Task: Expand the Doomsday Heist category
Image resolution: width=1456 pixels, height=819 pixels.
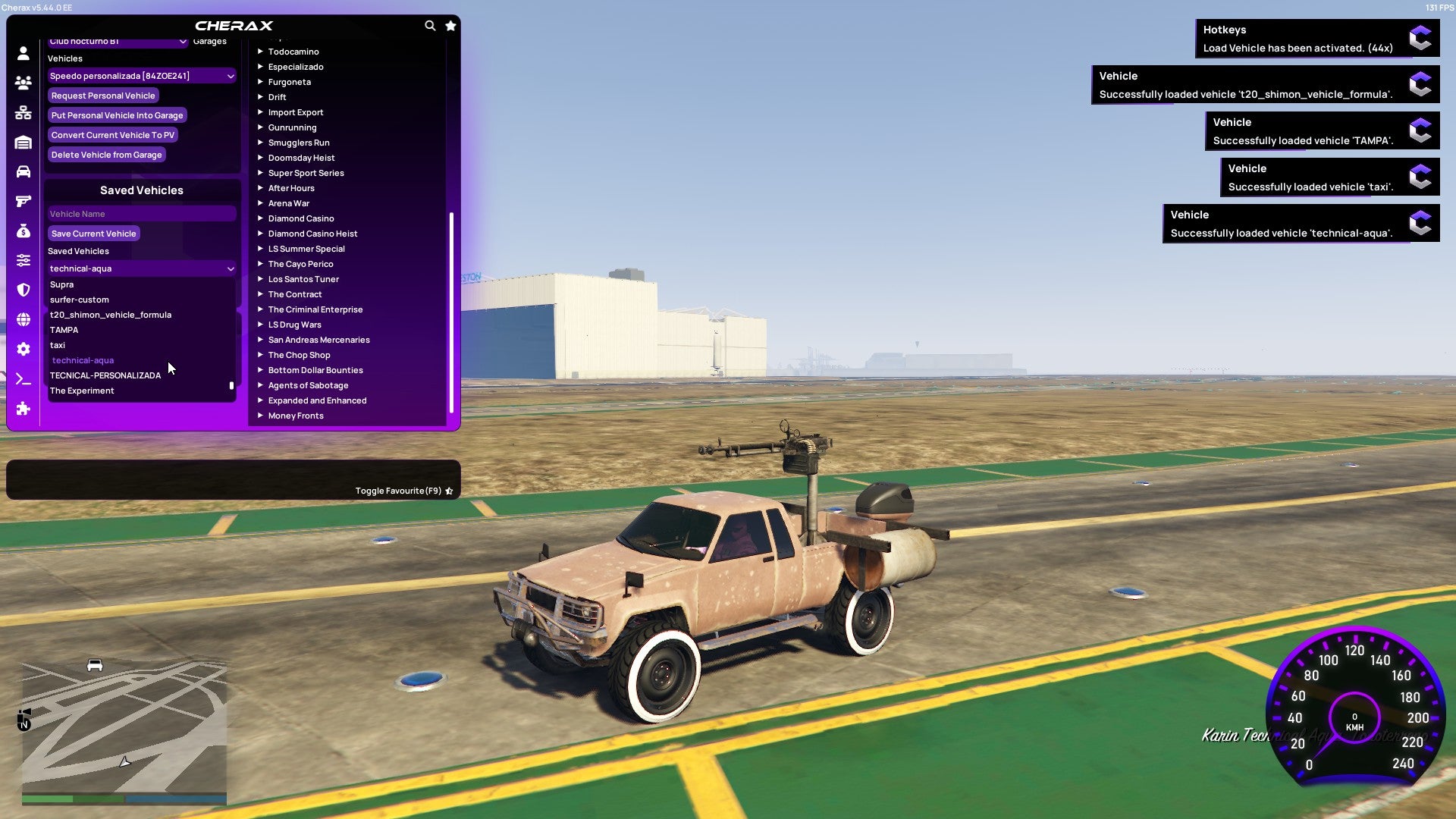Action: [x=300, y=158]
